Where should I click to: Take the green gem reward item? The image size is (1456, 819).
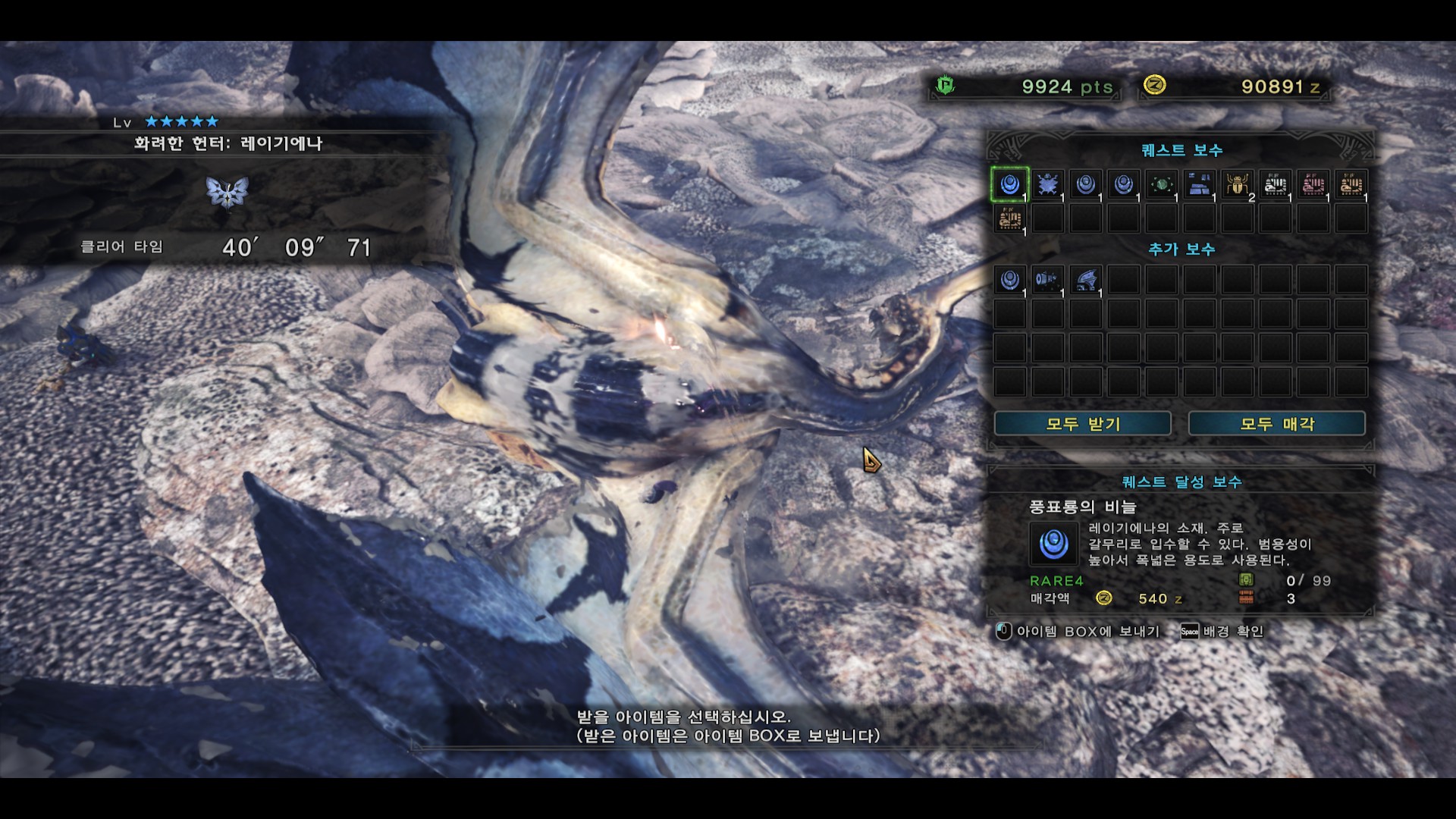pos(1161,184)
